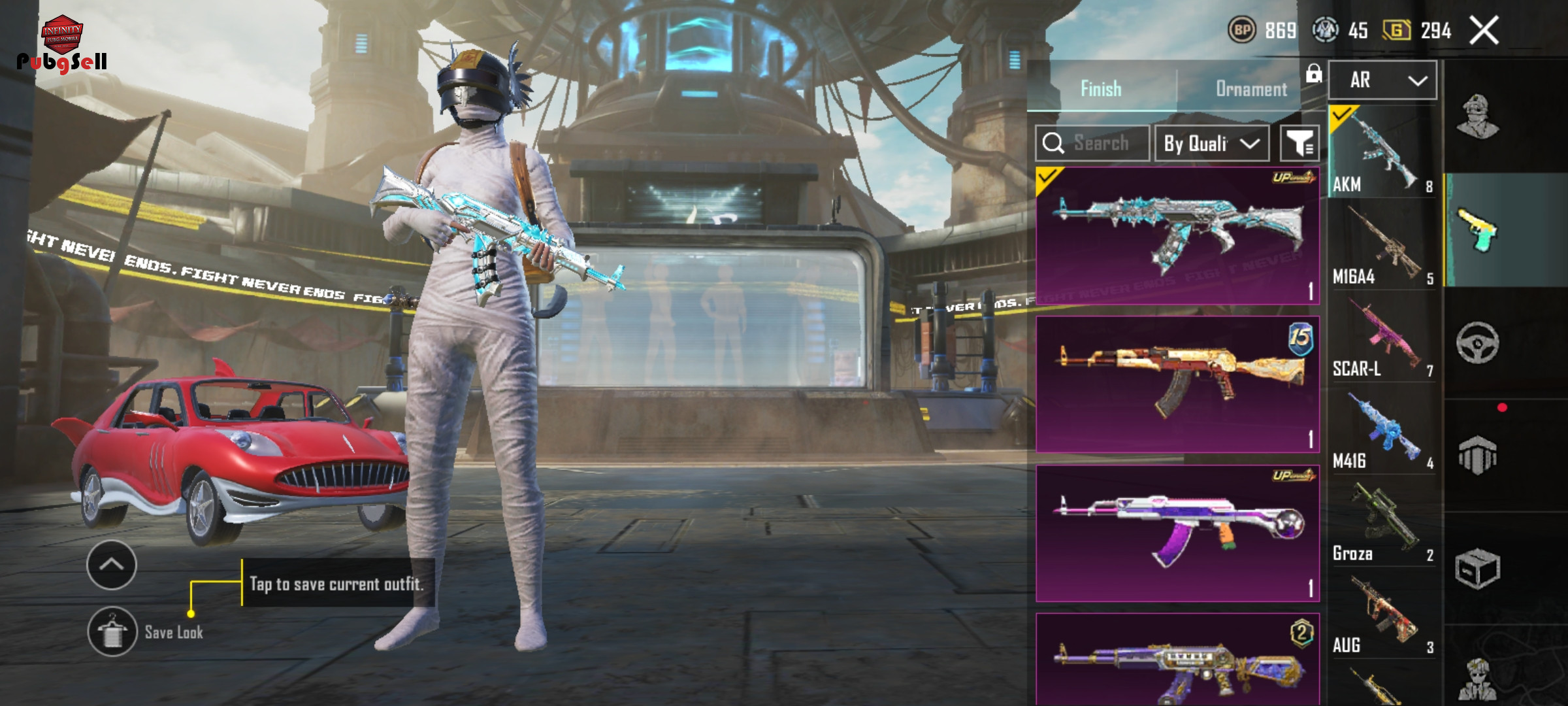1568x706 pixels.
Task: Switch to the Finish tab
Action: click(1101, 89)
